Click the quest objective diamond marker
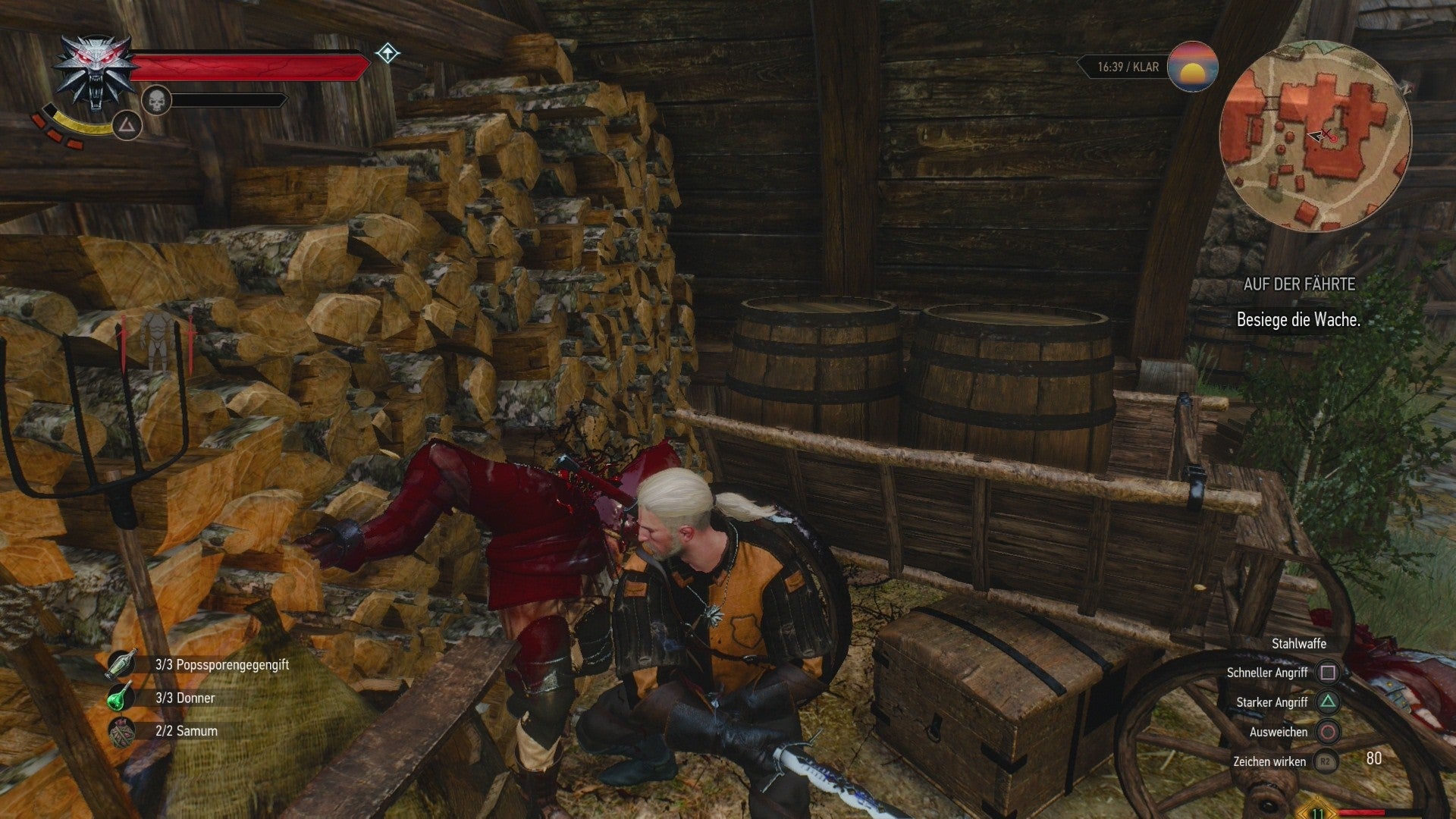Image resolution: width=1456 pixels, height=819 pixels. (x=387, y=54)
